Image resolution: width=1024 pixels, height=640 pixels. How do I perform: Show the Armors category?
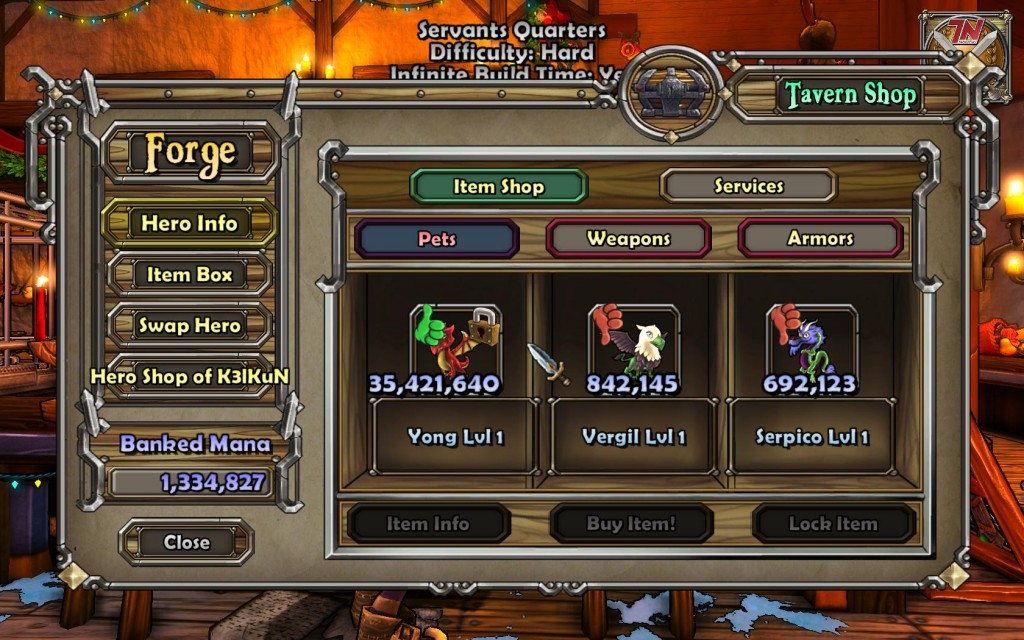pos(820,239)
